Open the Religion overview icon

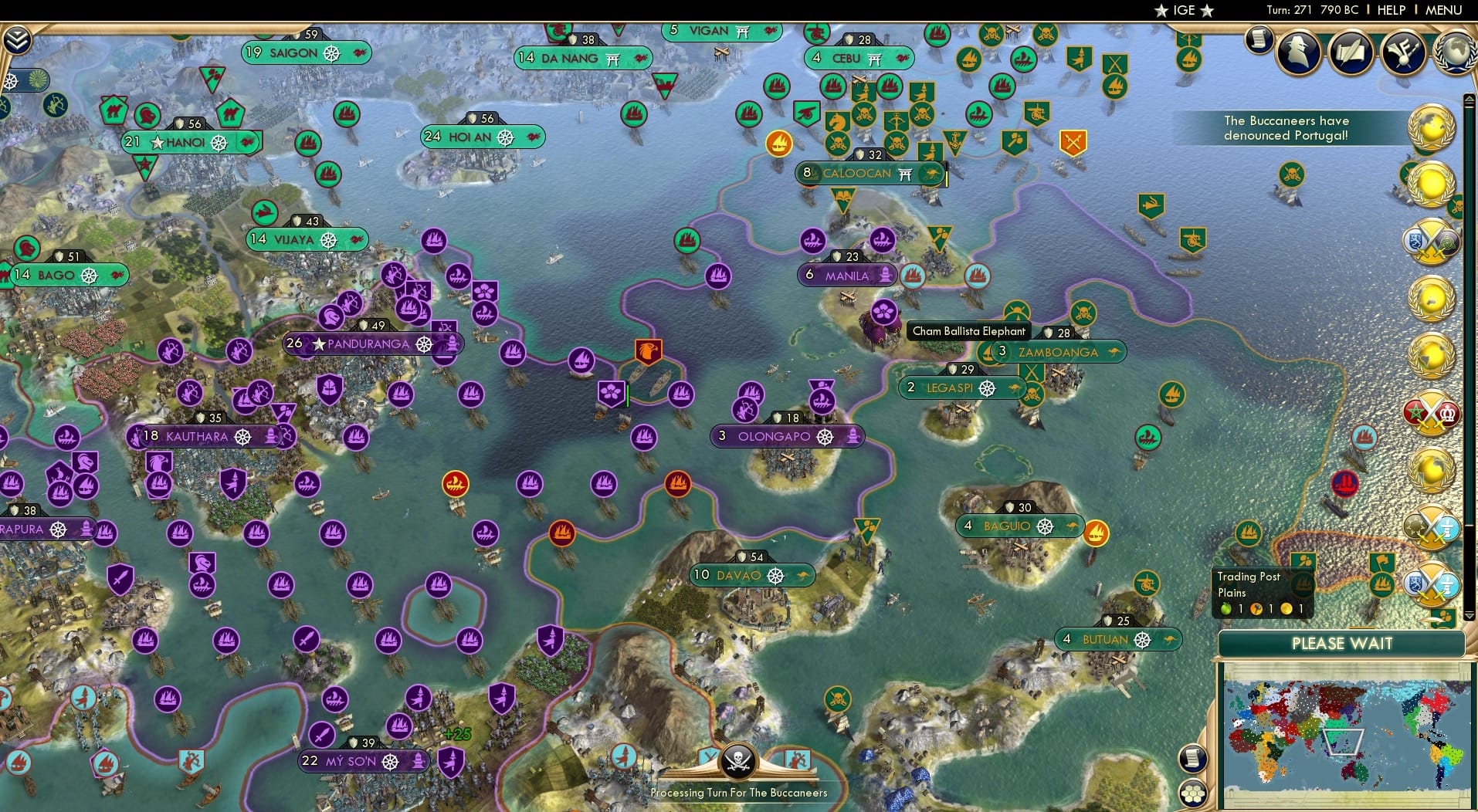pyautogui.click(x=1402, y=52)
